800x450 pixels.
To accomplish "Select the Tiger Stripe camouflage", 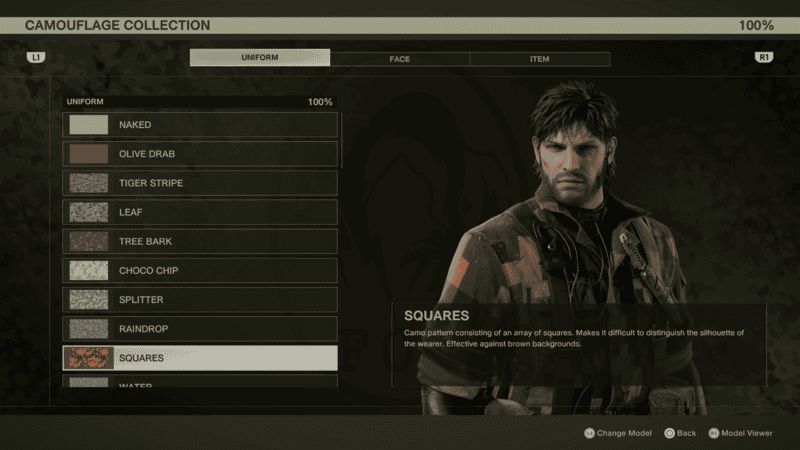I will (200, 183).
